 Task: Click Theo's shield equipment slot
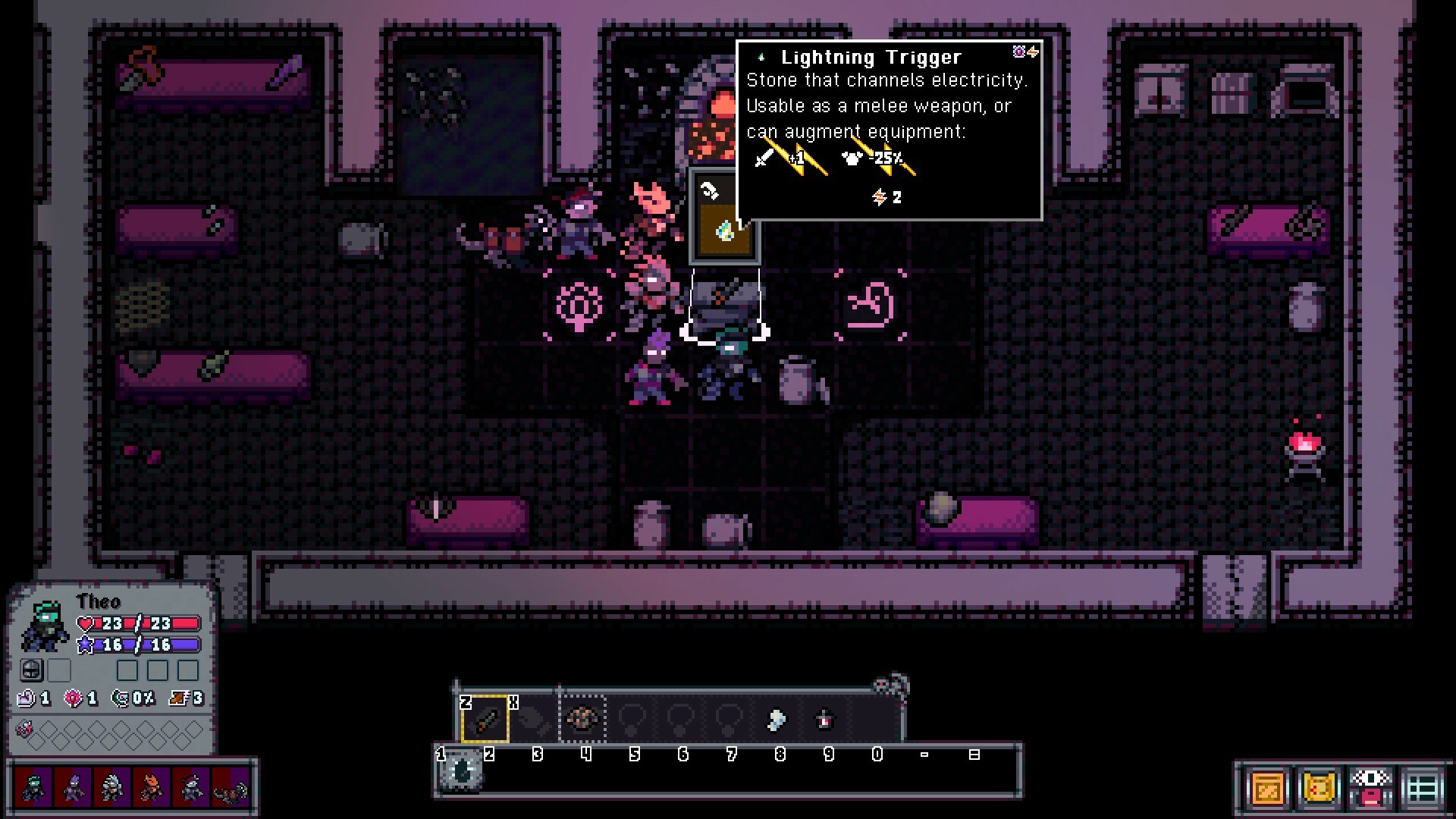(x=32, y=670)
